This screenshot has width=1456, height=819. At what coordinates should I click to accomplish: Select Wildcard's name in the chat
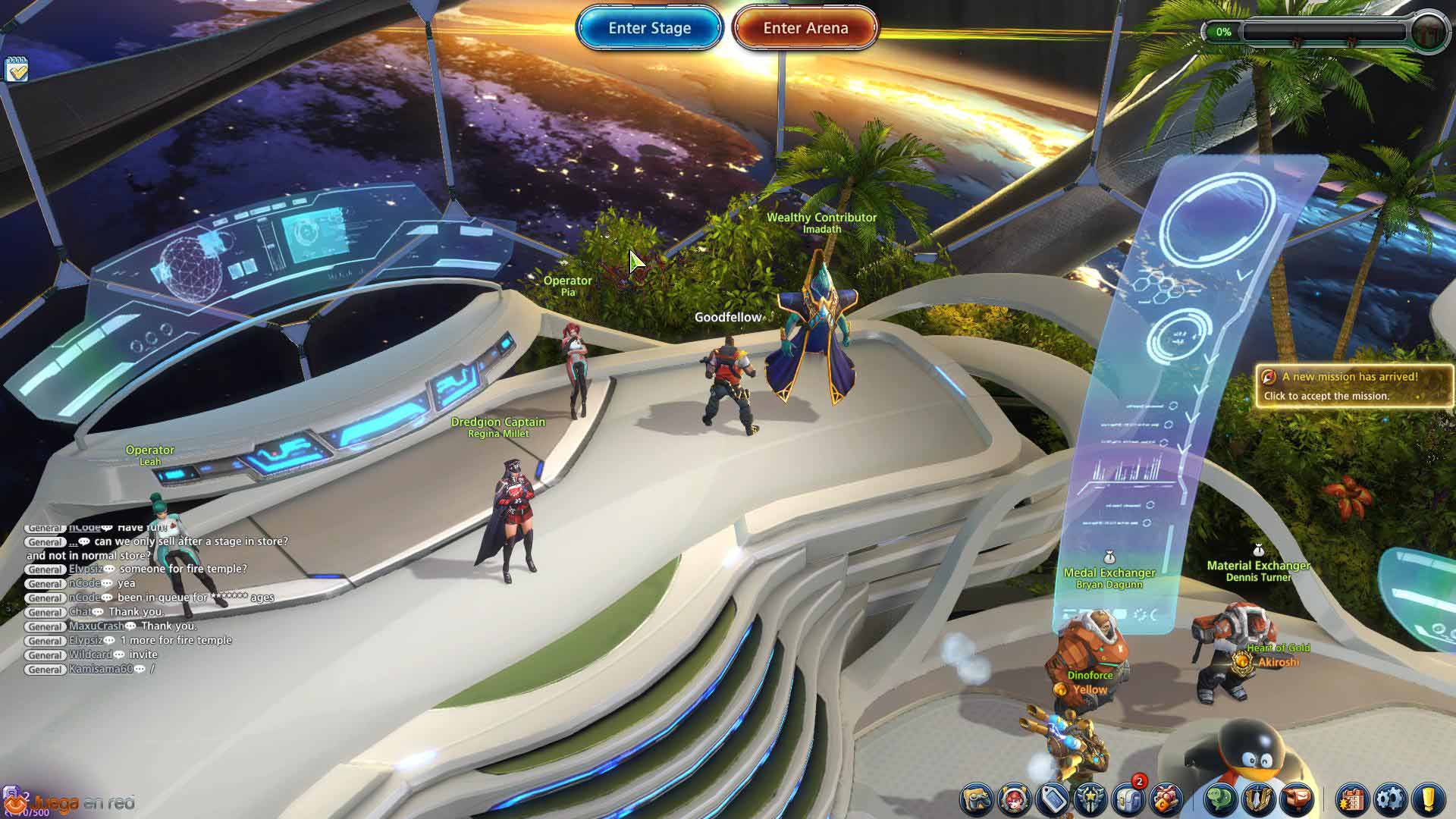pos(90,655)
